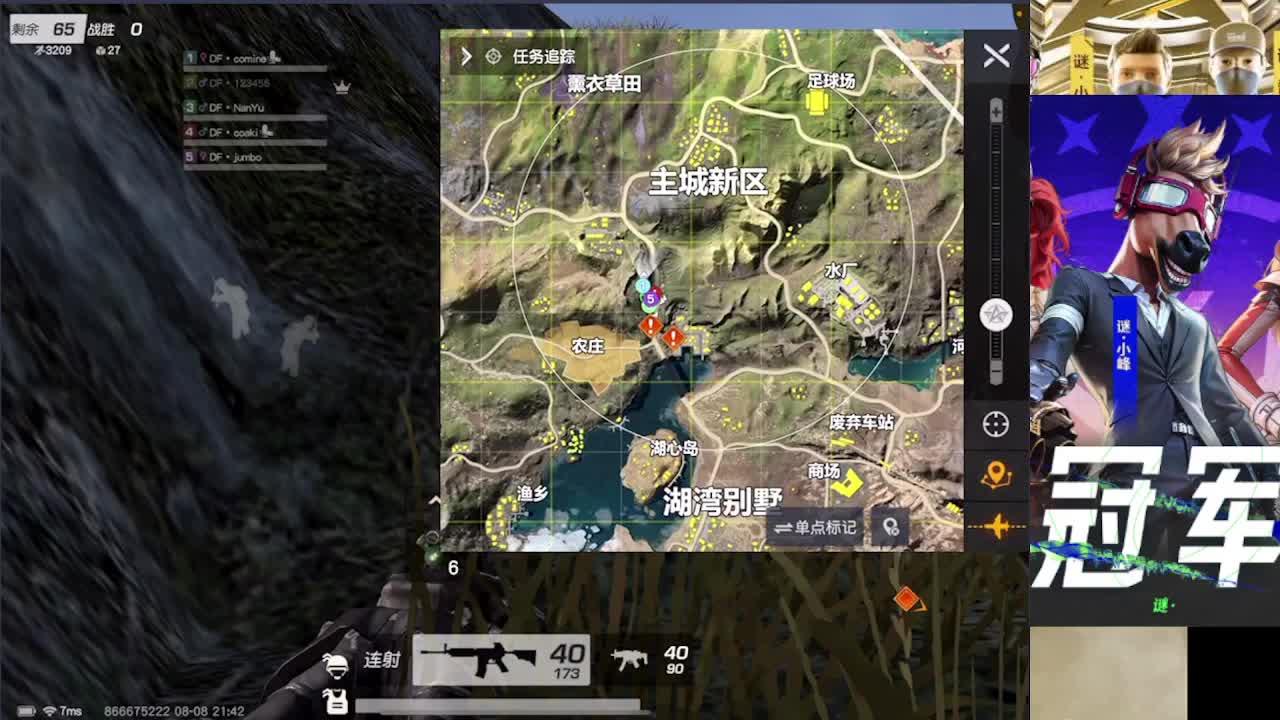Click the zoom-in plus control above the slider
The width and height of the screenshot is (1280, 720).
[994, 108]
